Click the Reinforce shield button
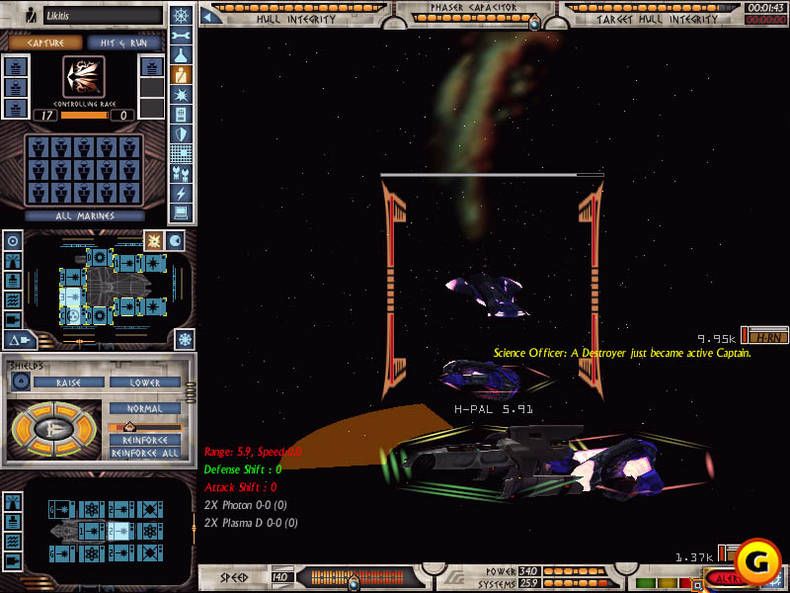The height and width of the screenshot is (593, 790). coord(145,440)
